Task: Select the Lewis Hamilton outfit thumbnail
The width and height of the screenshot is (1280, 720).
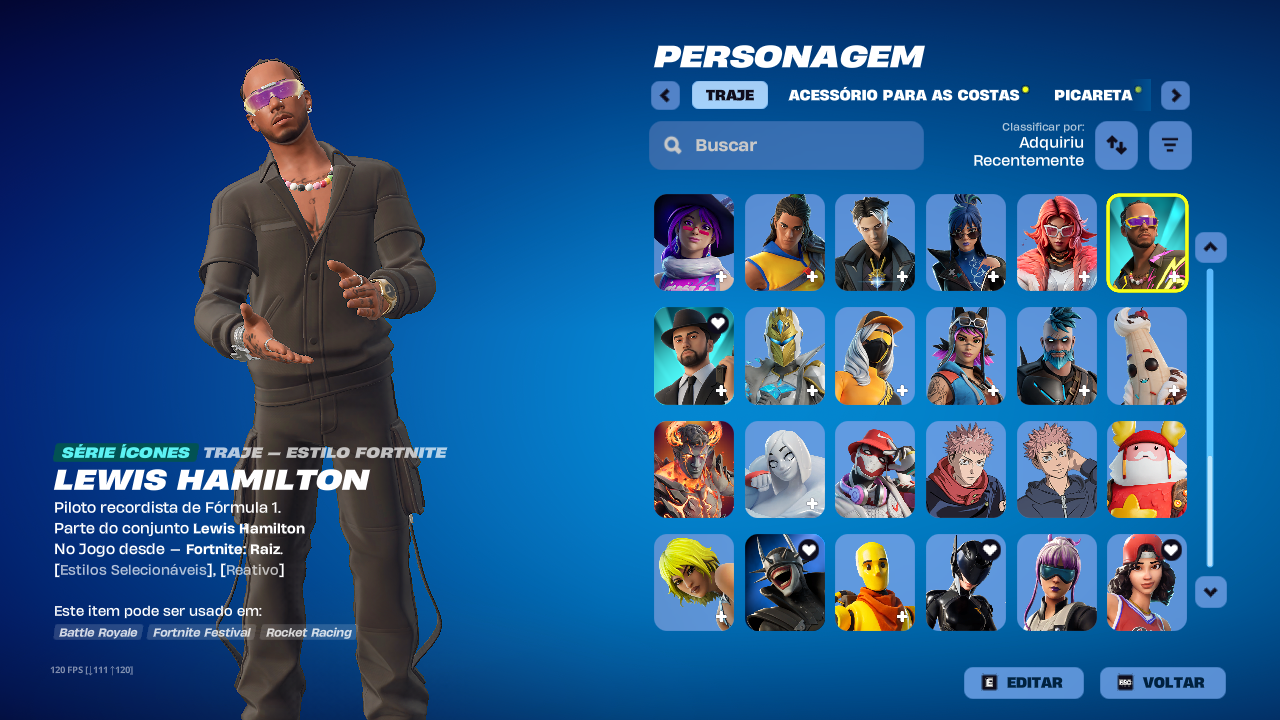Action: click(1147, 242)
